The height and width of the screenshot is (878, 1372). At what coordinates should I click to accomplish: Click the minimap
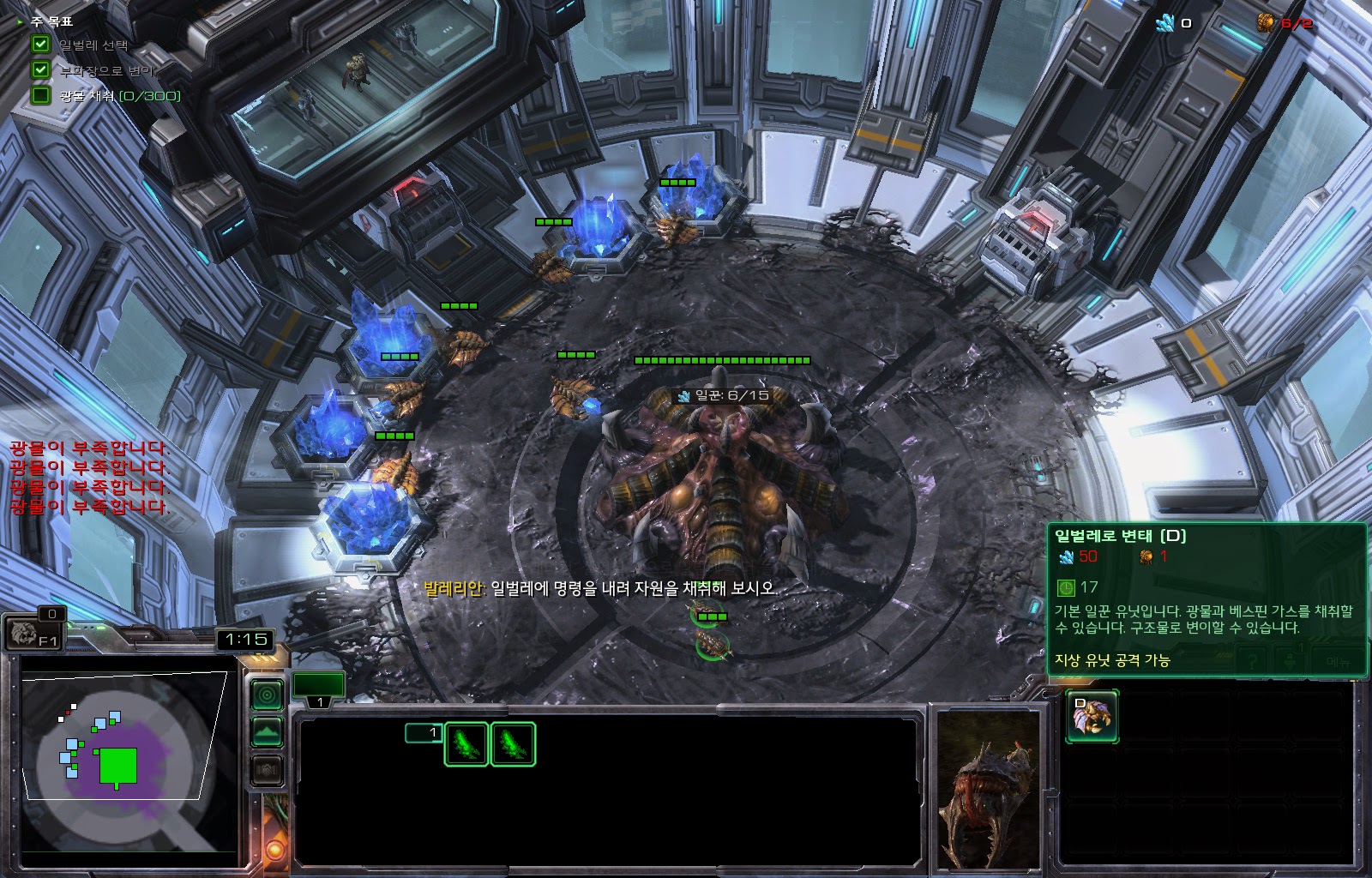click(129, 755)
